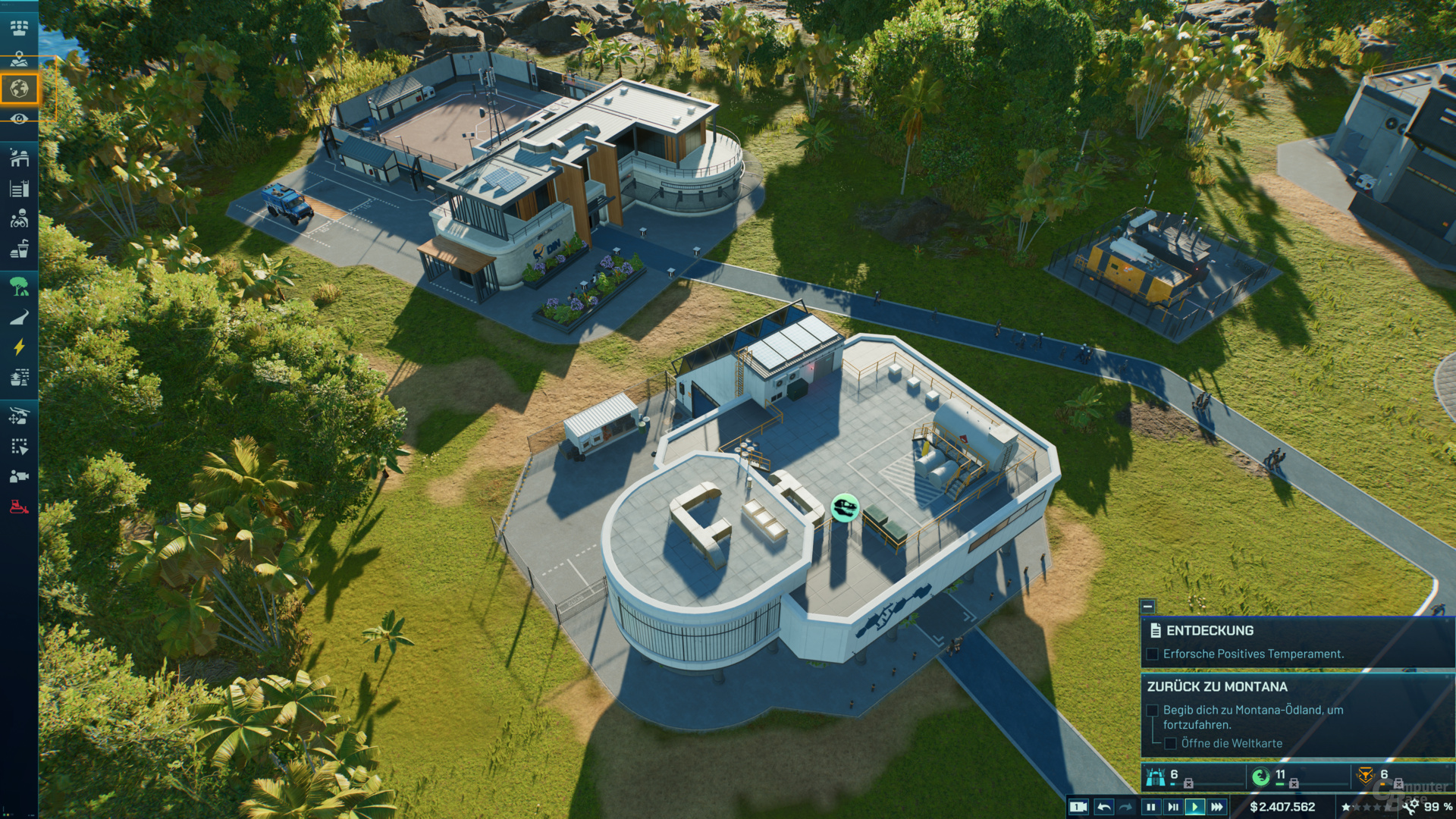
Task: Open the world map globe button
Action: click(20, 89)
